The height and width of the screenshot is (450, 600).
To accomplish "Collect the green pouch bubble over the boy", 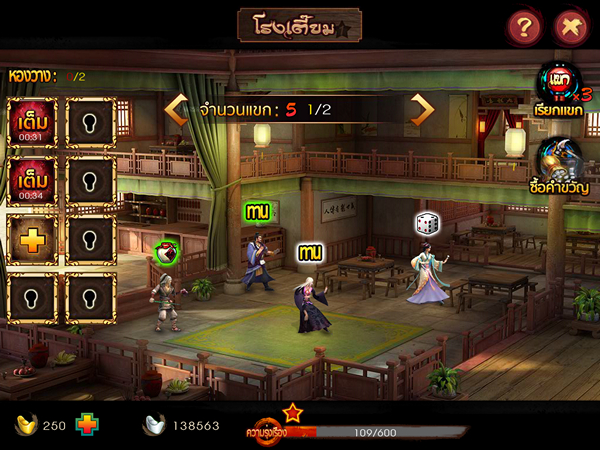I will pos(167,253).
